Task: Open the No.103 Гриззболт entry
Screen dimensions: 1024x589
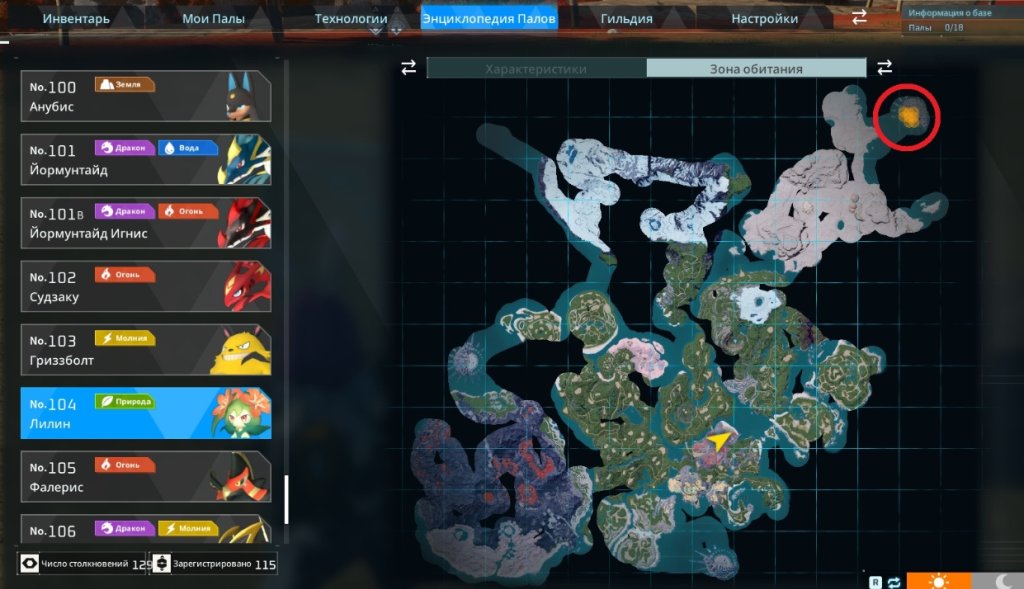Action: click(x=146, y=350)
